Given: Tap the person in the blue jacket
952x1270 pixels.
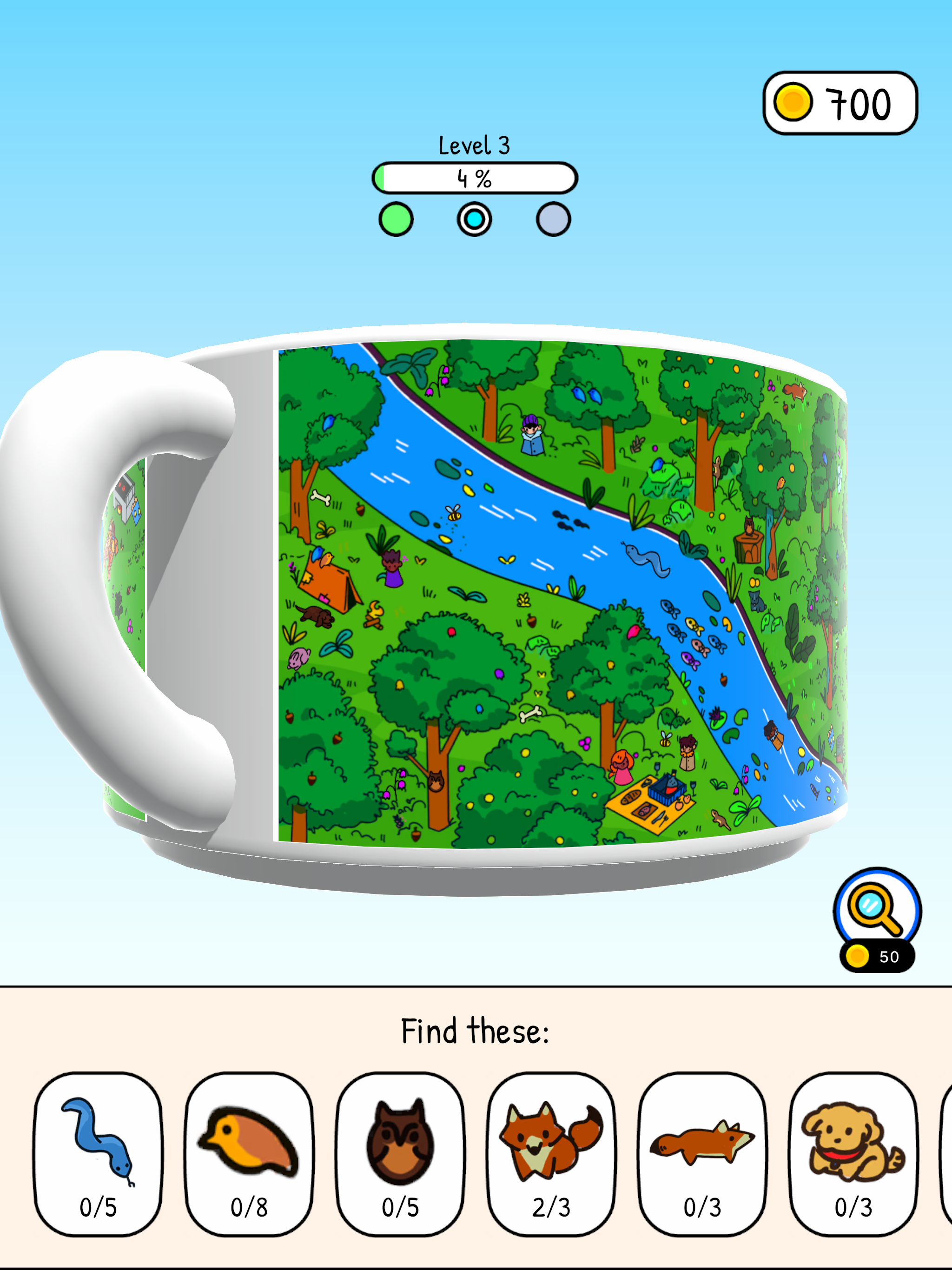Looking at the screenshot, I should point(532,435).
